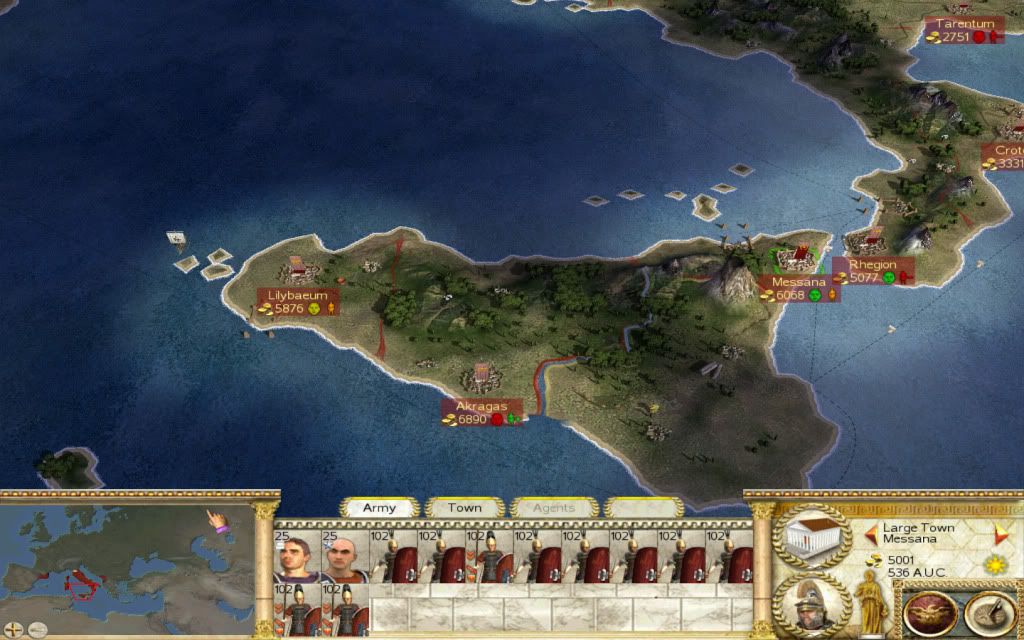Select the Lilybaeum settlement label
The width and height of the screenshot is (1024, 640).
click(x=298, y=296)
